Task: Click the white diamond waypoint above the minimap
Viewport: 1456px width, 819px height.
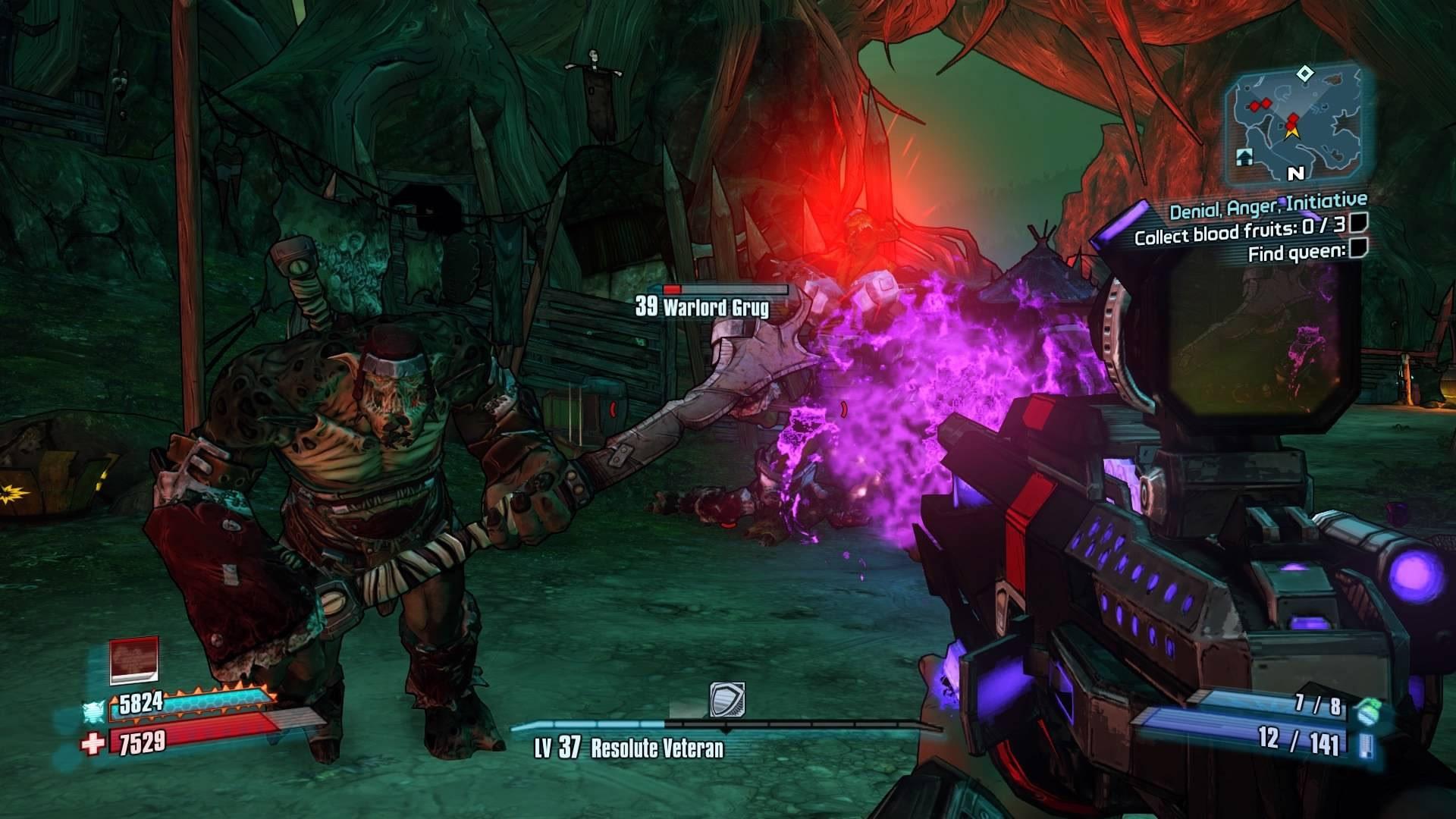Action: click(x=1304, y=74)
